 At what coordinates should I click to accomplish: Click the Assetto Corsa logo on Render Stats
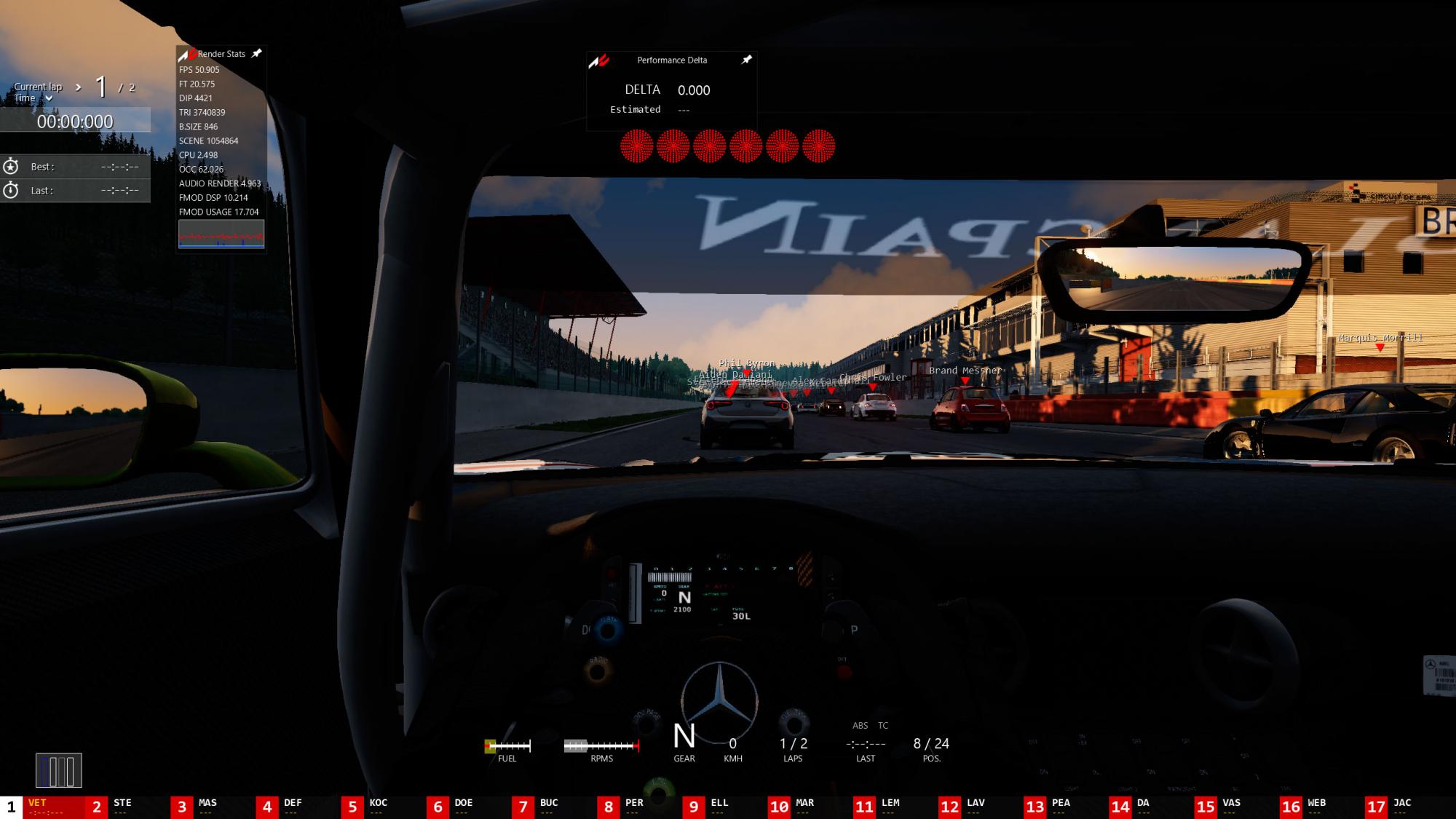(188, 55)
